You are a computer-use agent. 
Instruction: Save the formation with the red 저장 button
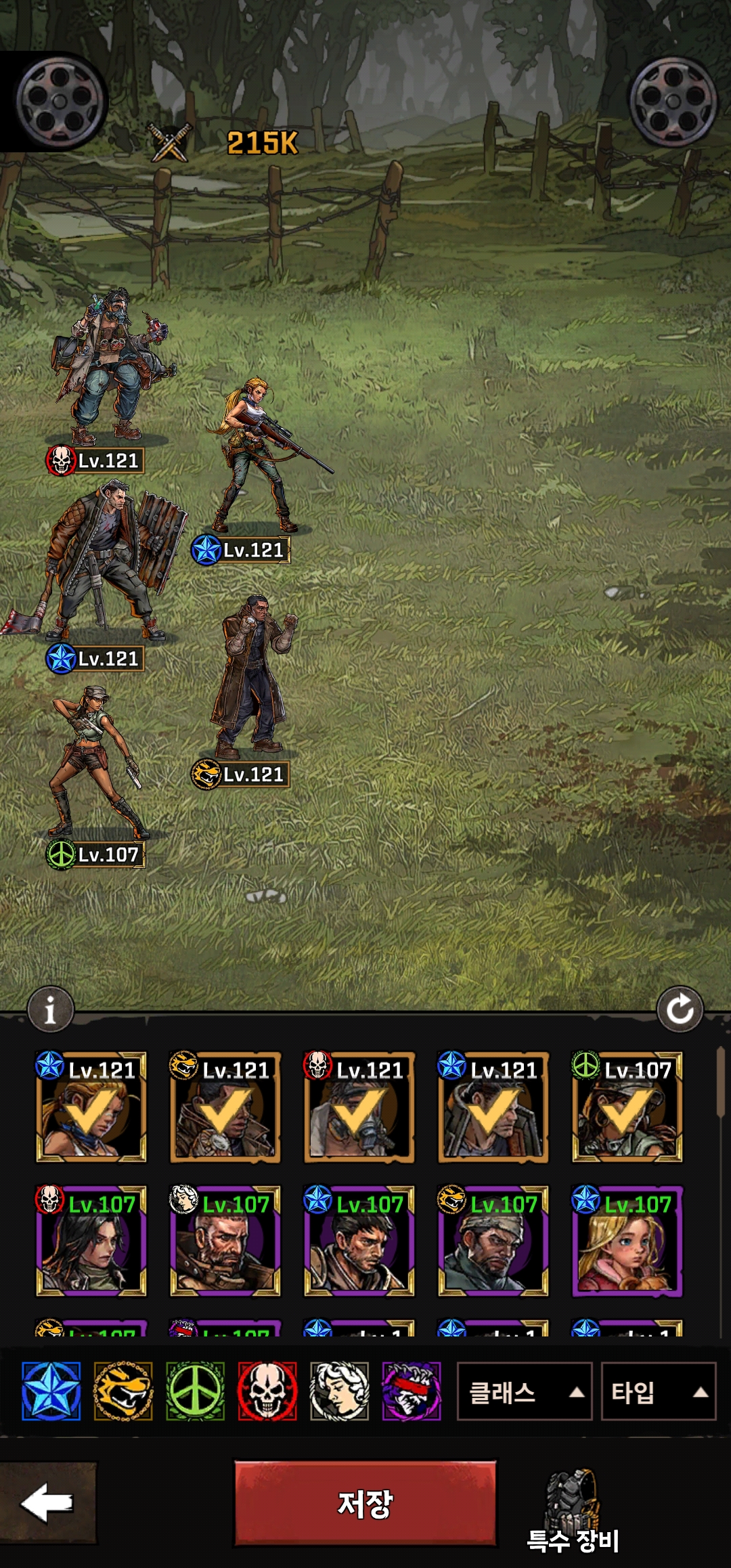tap(365, 1503)
